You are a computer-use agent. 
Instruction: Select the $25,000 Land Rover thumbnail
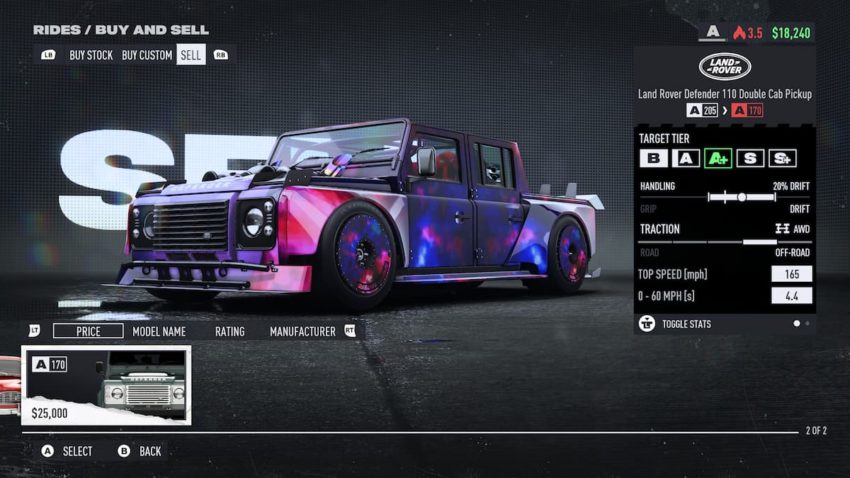(x=107, y=385)
